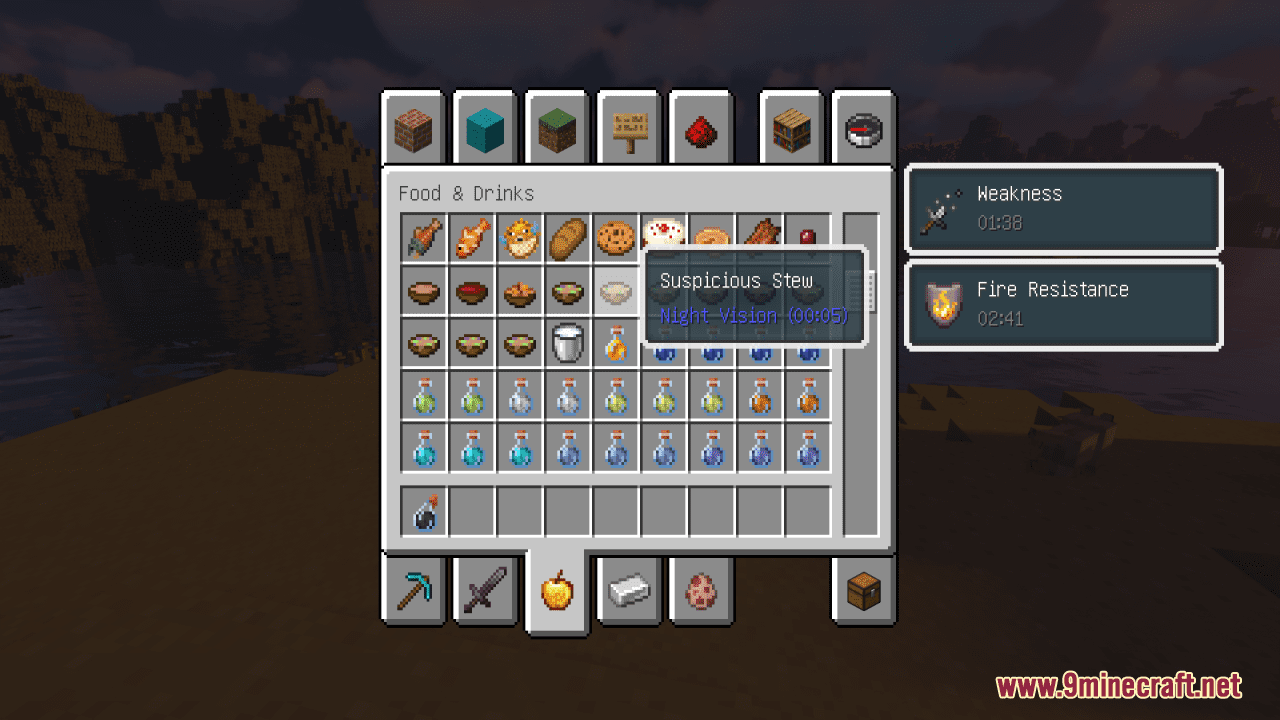Select the Tools & Utilities pickaxe icon
The height and width of the screenshot is (720, 1280).
click(412, 590)
